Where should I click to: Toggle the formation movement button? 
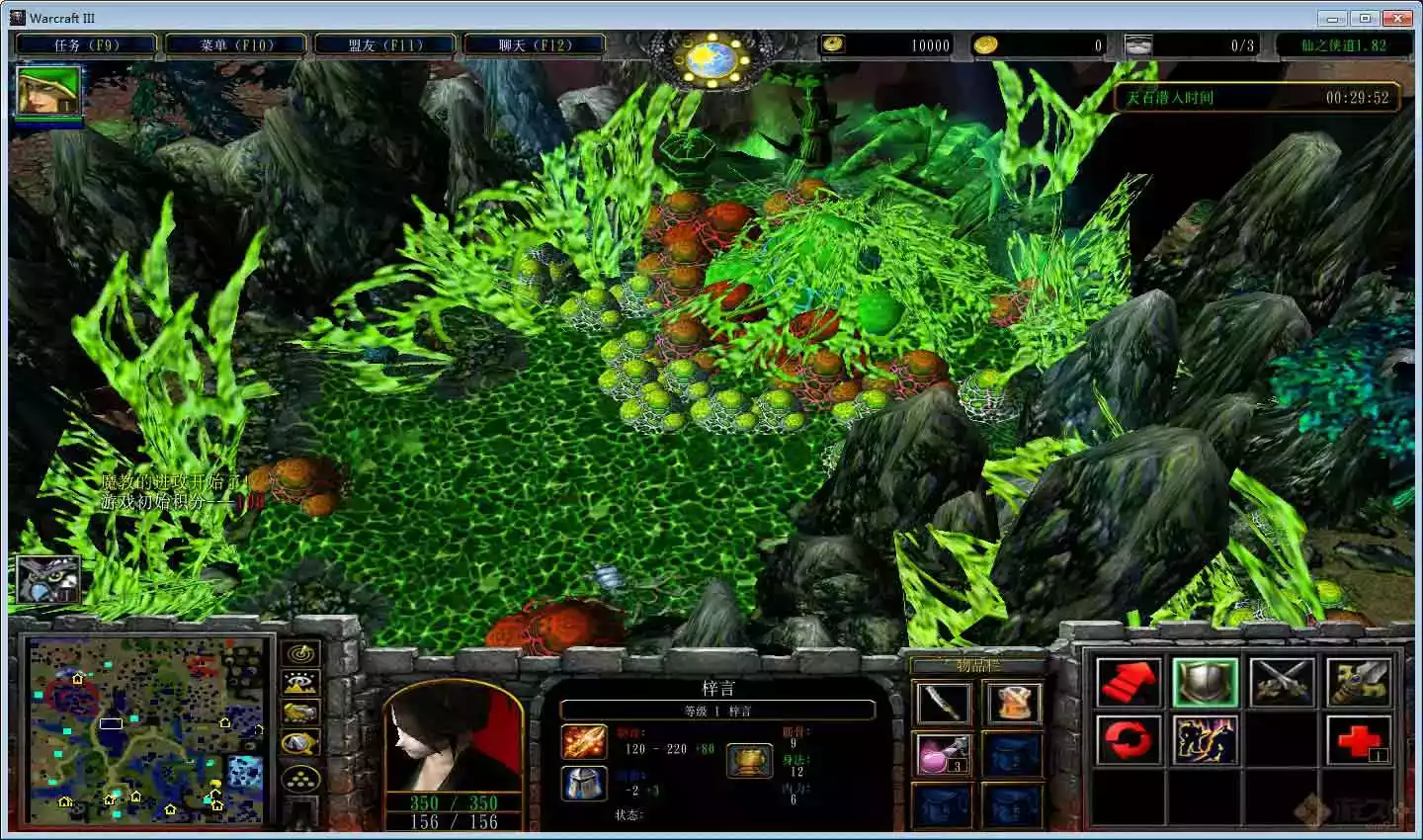pos(300,779)
